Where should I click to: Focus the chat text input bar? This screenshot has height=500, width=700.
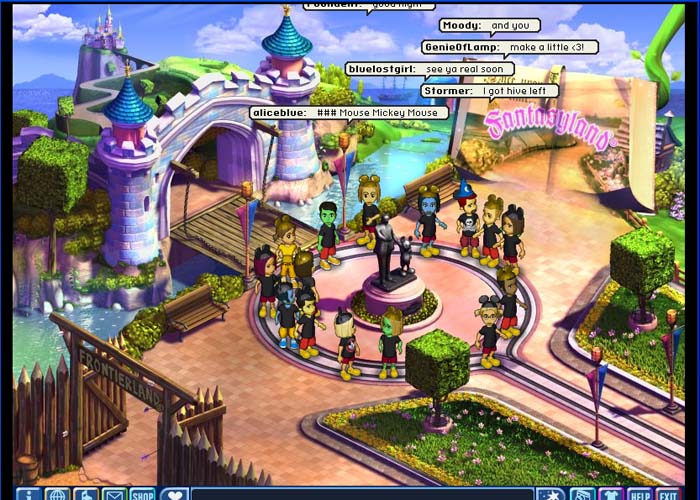coord(360,494)
